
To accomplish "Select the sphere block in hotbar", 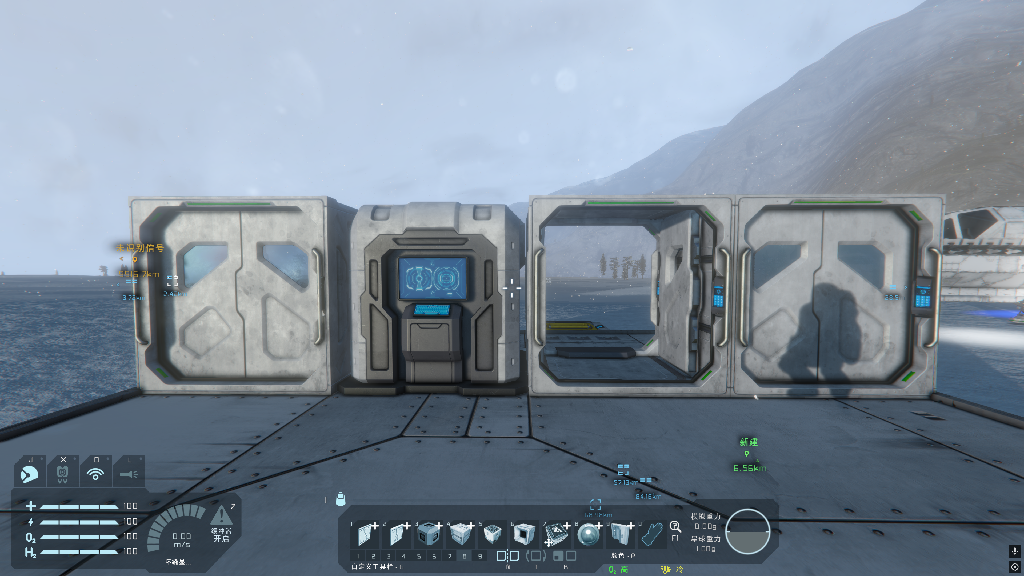I will [589, 535].
